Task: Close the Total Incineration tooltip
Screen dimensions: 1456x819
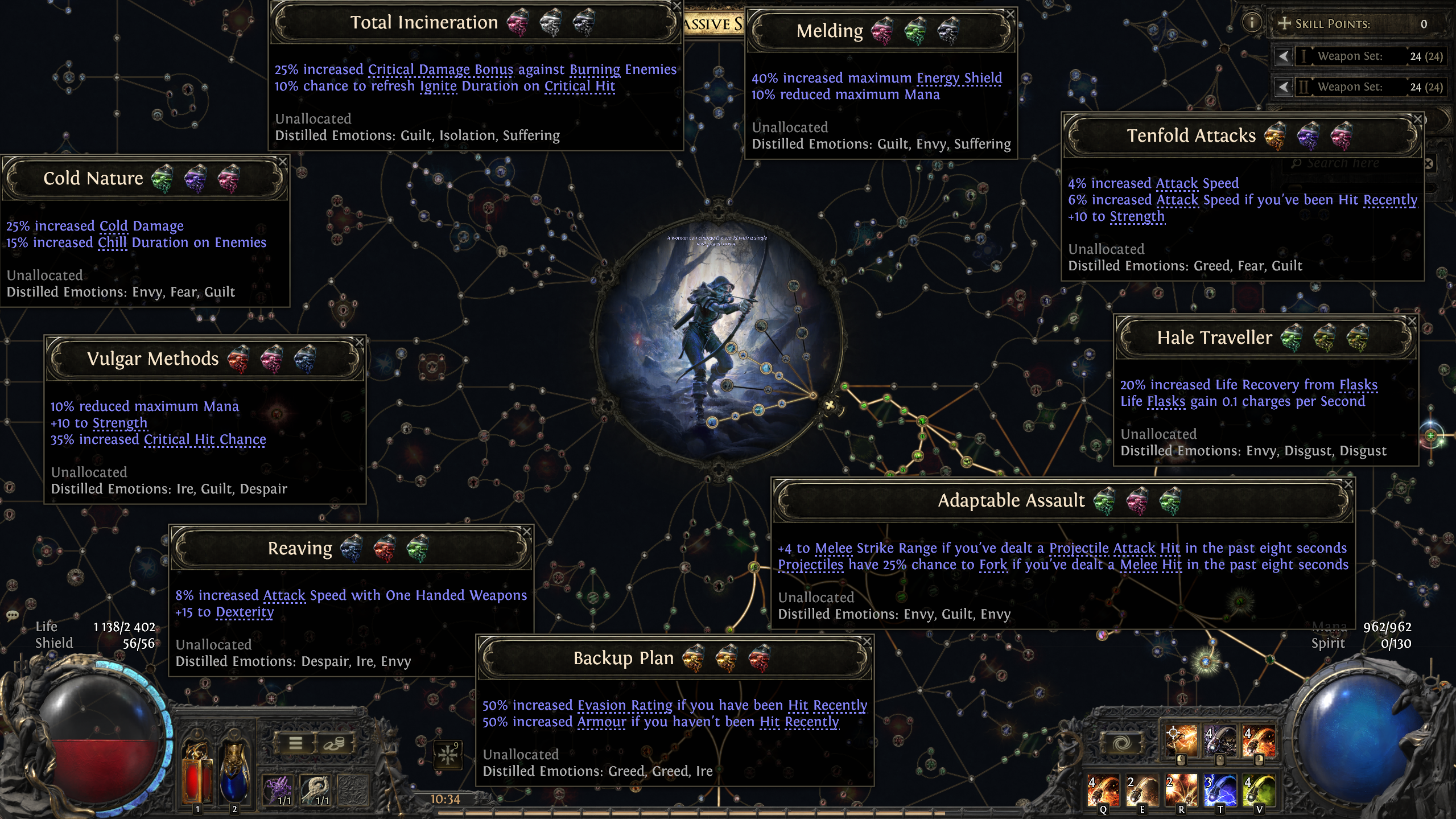Action: [677, 6]
